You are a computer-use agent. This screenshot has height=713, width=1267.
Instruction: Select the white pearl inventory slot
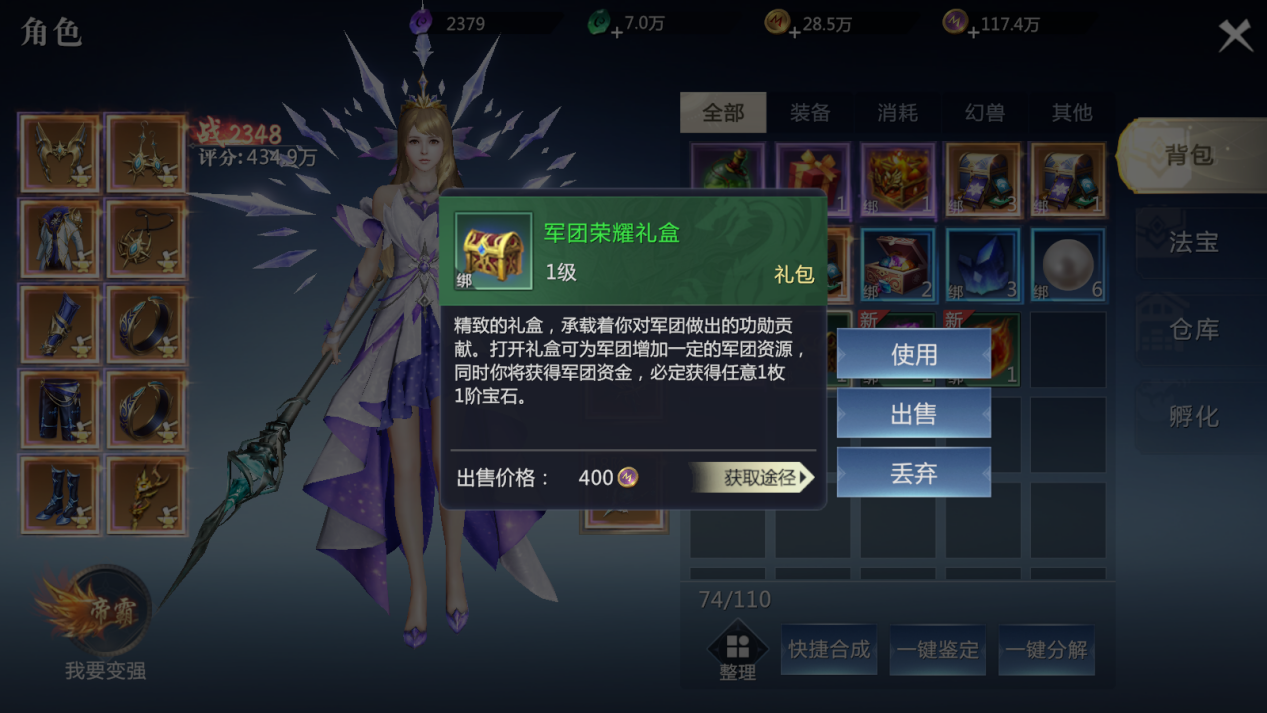tap(1068, 266)
